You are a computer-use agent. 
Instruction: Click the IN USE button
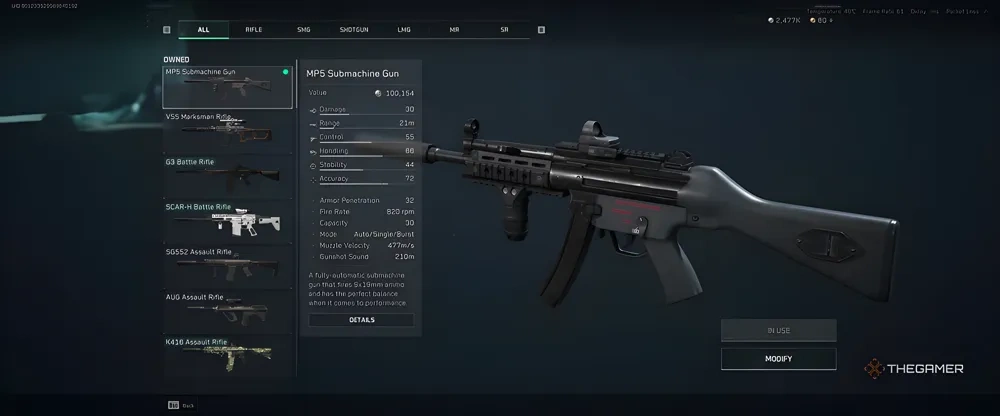pyautogui.click(x=778, y=330)
